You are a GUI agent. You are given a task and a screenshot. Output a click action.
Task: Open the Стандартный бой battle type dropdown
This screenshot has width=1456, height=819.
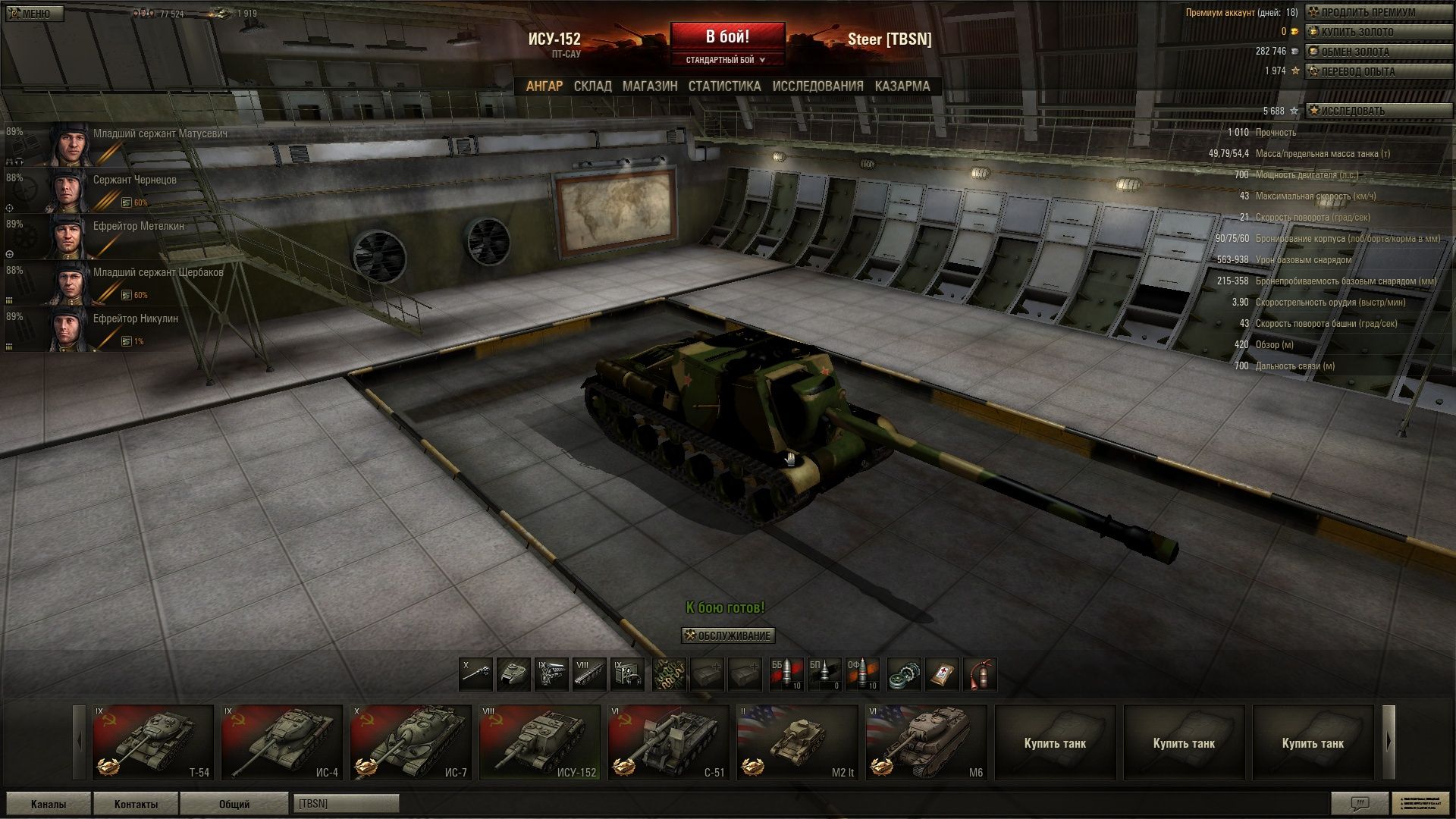point(726,60)
